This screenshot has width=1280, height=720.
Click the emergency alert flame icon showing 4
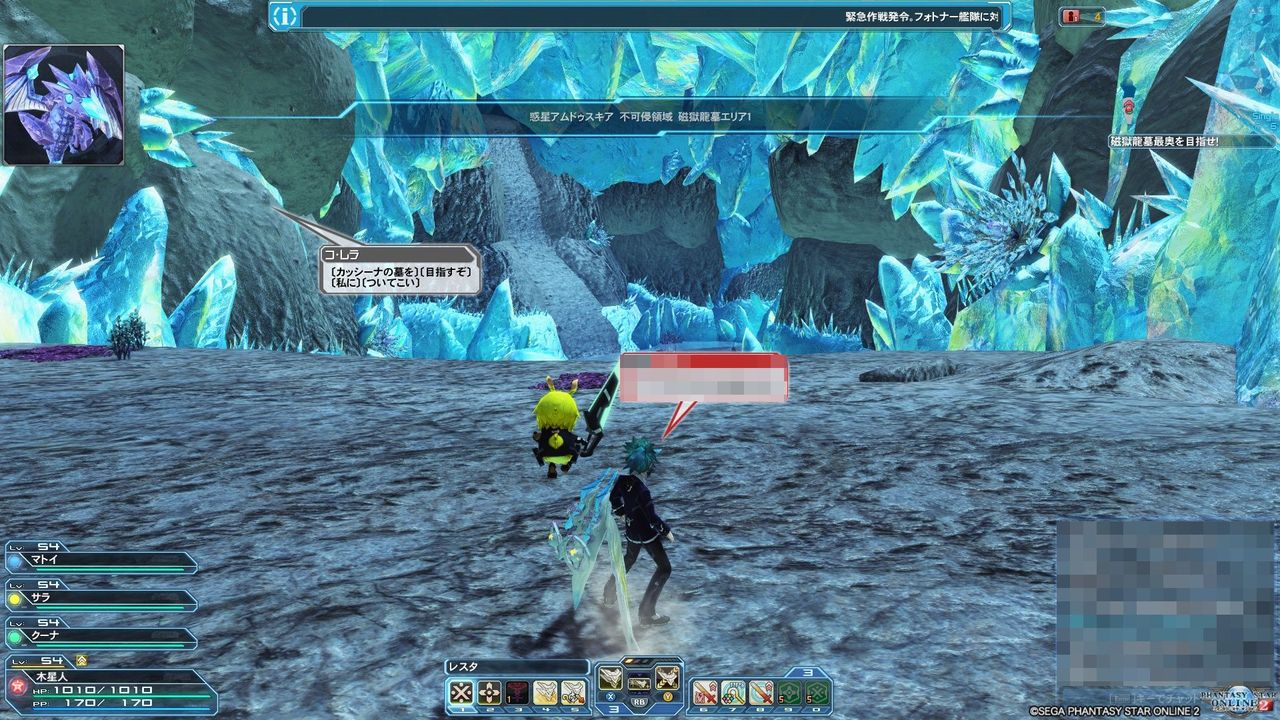pos(1072,16)
